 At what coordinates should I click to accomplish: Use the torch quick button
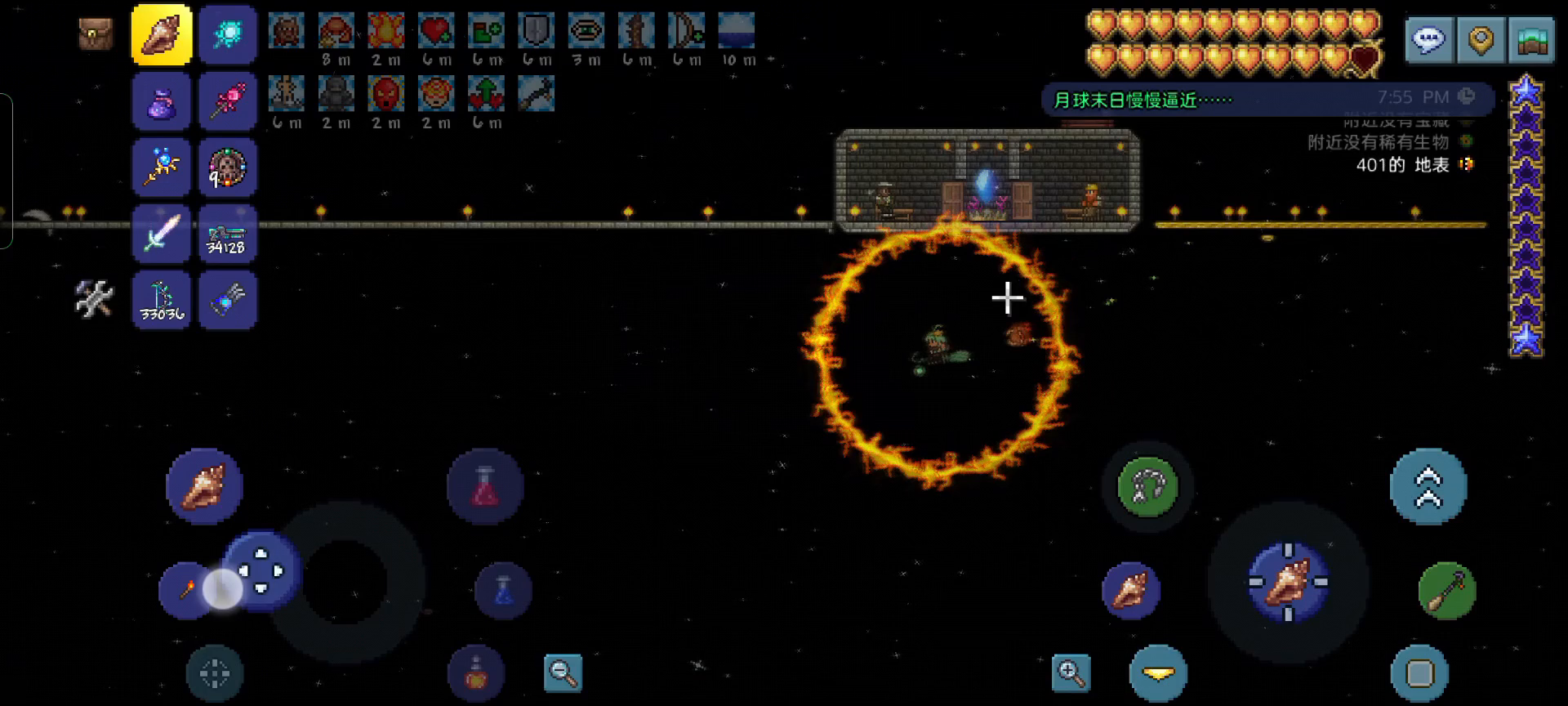click(186, 590)
